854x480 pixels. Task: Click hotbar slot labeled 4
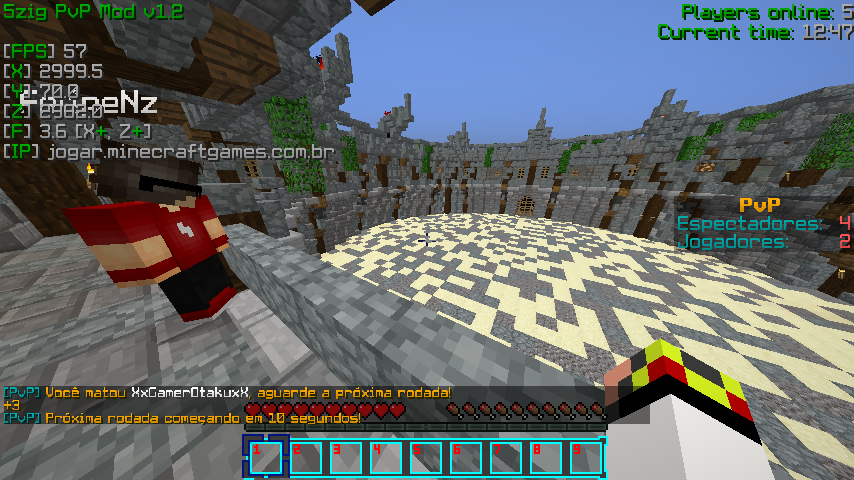tap(386, 457)
